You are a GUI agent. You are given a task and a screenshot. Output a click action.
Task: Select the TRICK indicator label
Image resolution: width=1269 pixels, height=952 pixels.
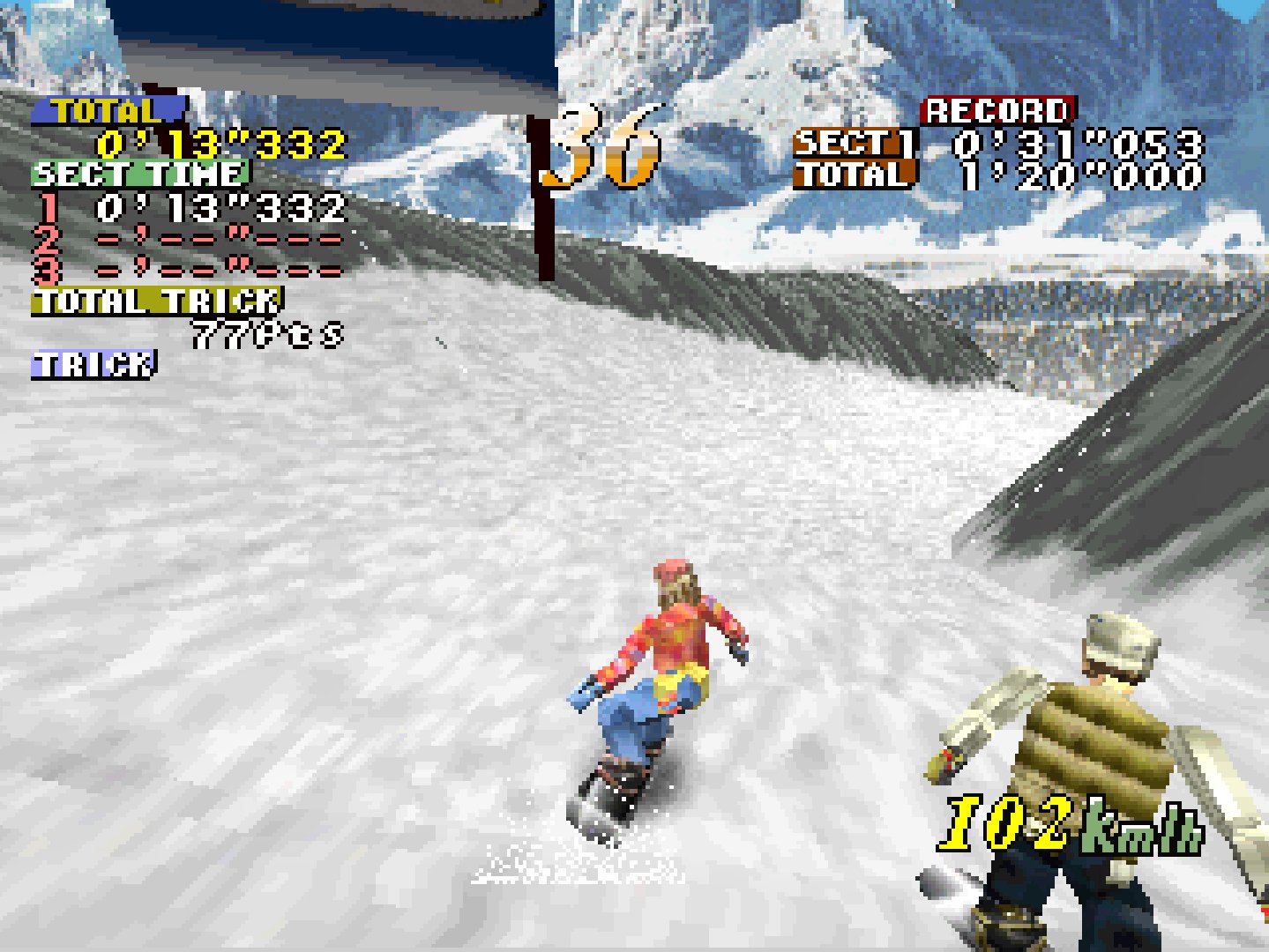pos(93,361)
